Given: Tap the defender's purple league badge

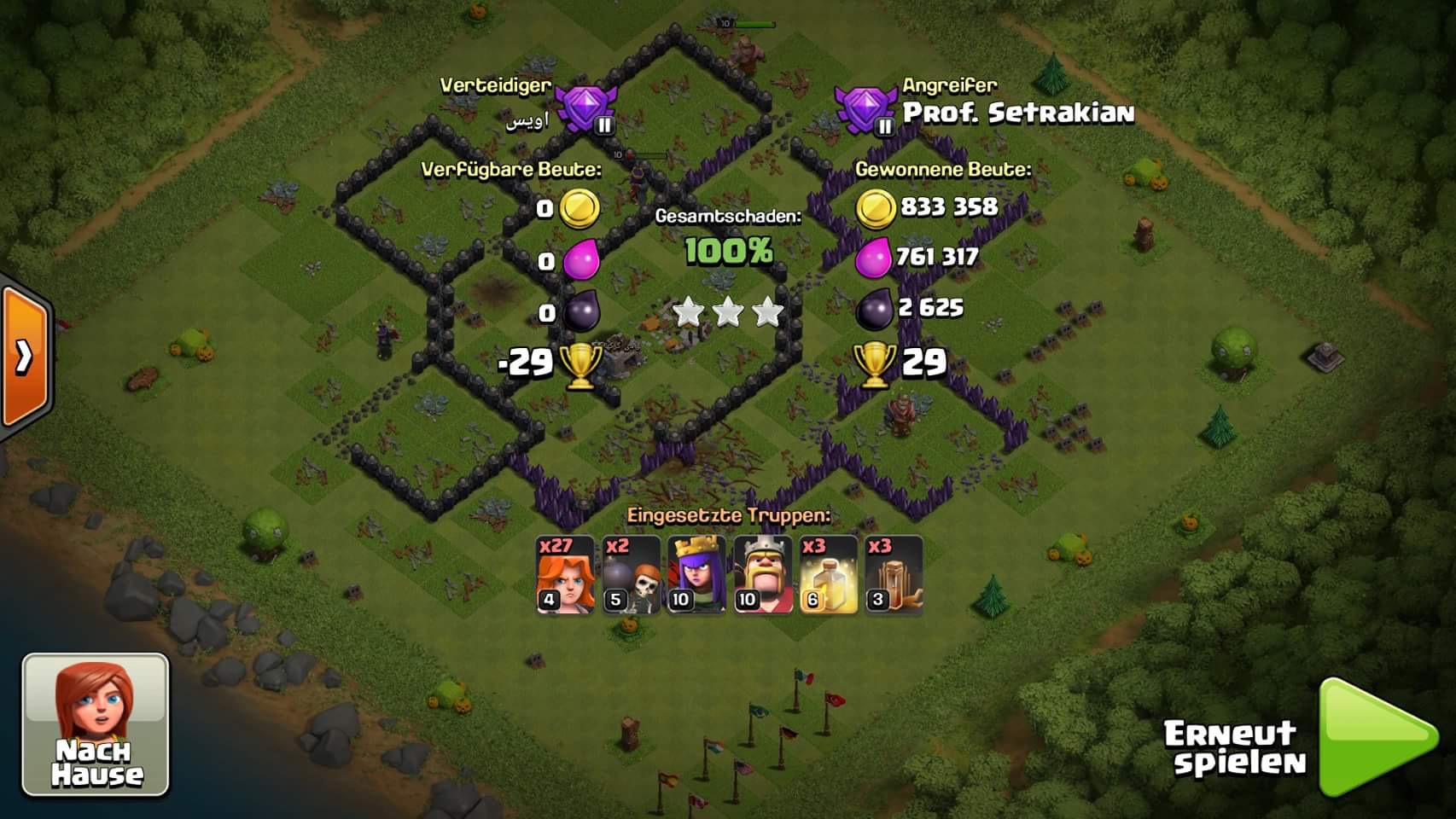Looking at the screenshot, I should 585,111.
